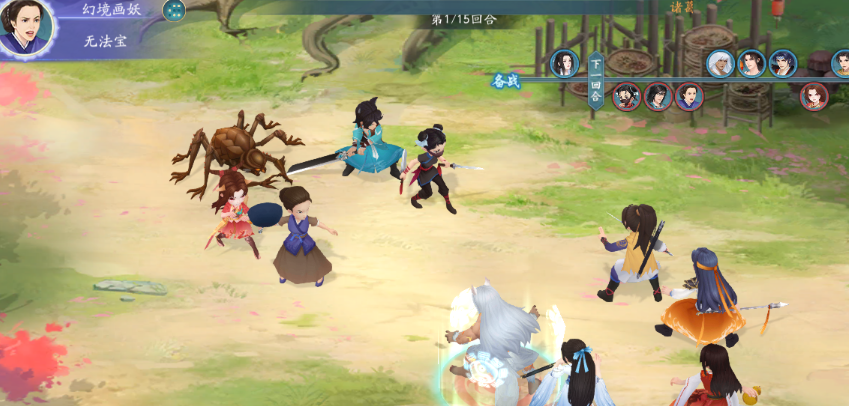849x406 pixels.
Task: Choose the purple-robed woman's red-ringed turn portrait
Action: (x=689, y=96)
